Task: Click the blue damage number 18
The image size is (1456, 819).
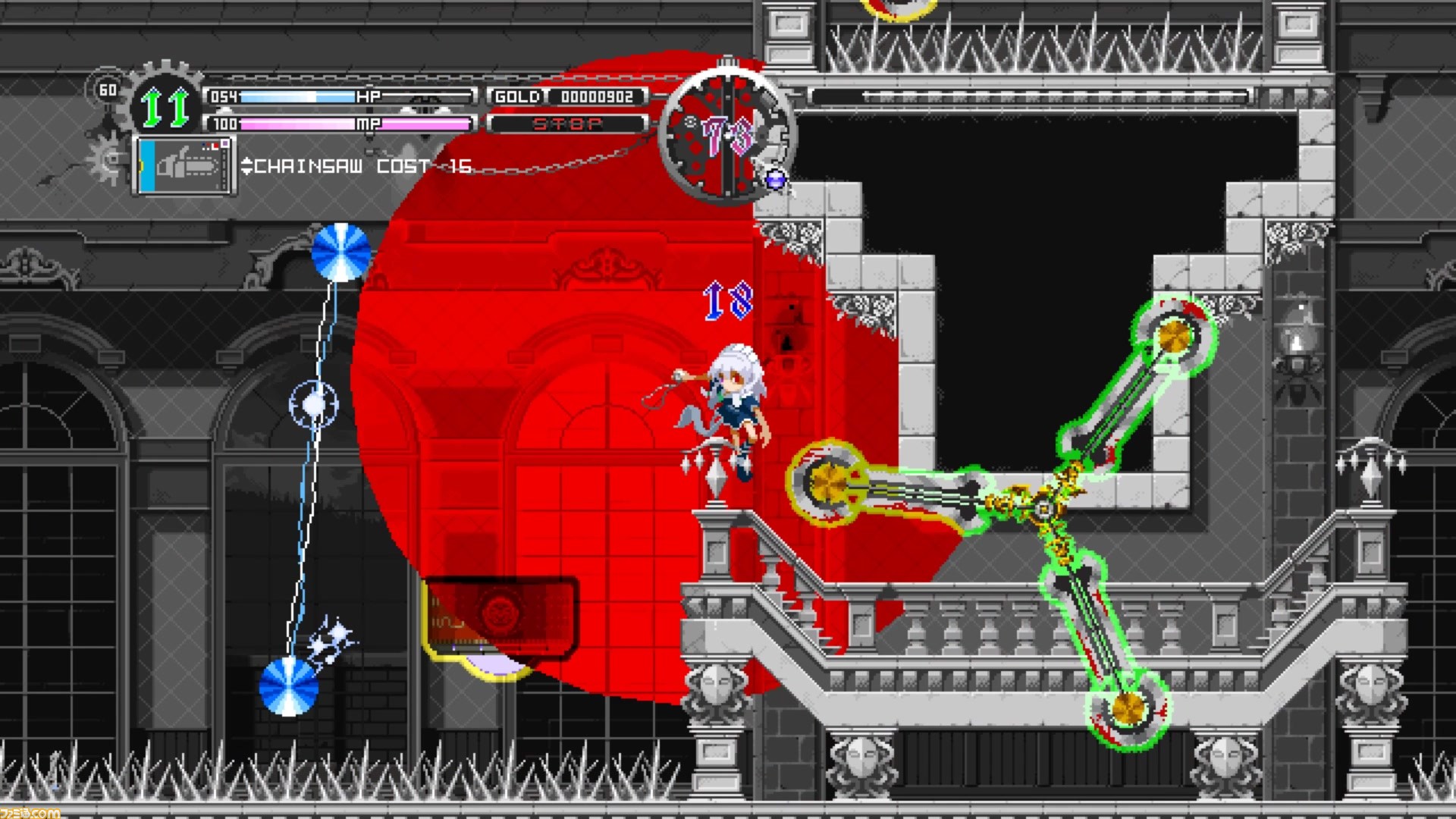Action: coord(730,302)
